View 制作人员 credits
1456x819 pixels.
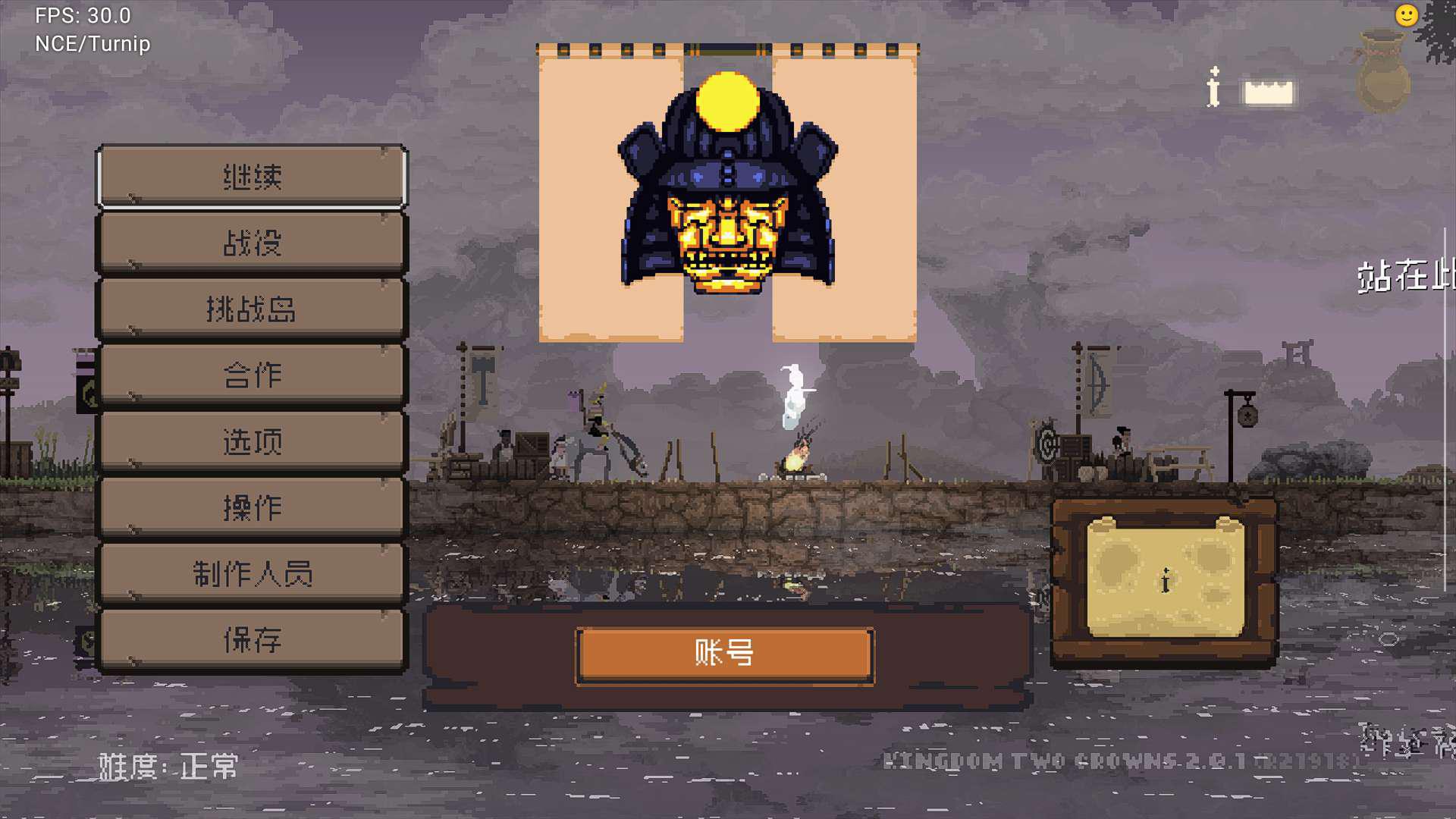click(x=252, y=573)
